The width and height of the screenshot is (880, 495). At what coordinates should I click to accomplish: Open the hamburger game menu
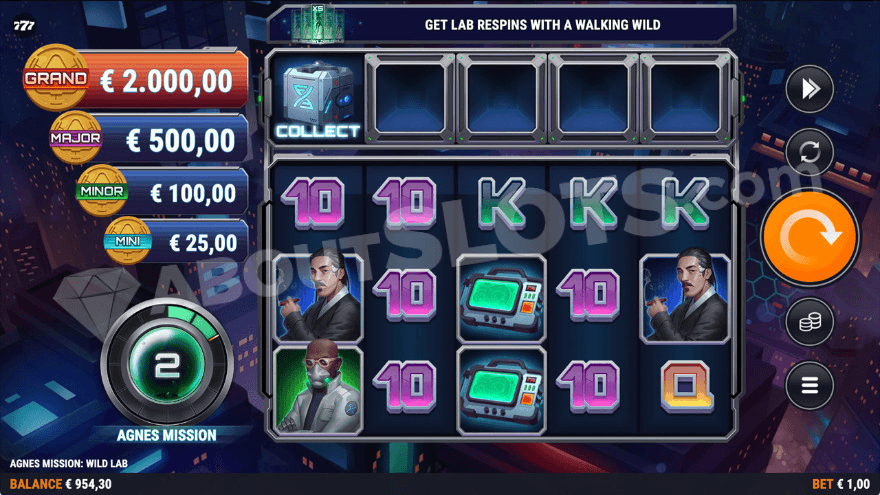click(809, 385)
